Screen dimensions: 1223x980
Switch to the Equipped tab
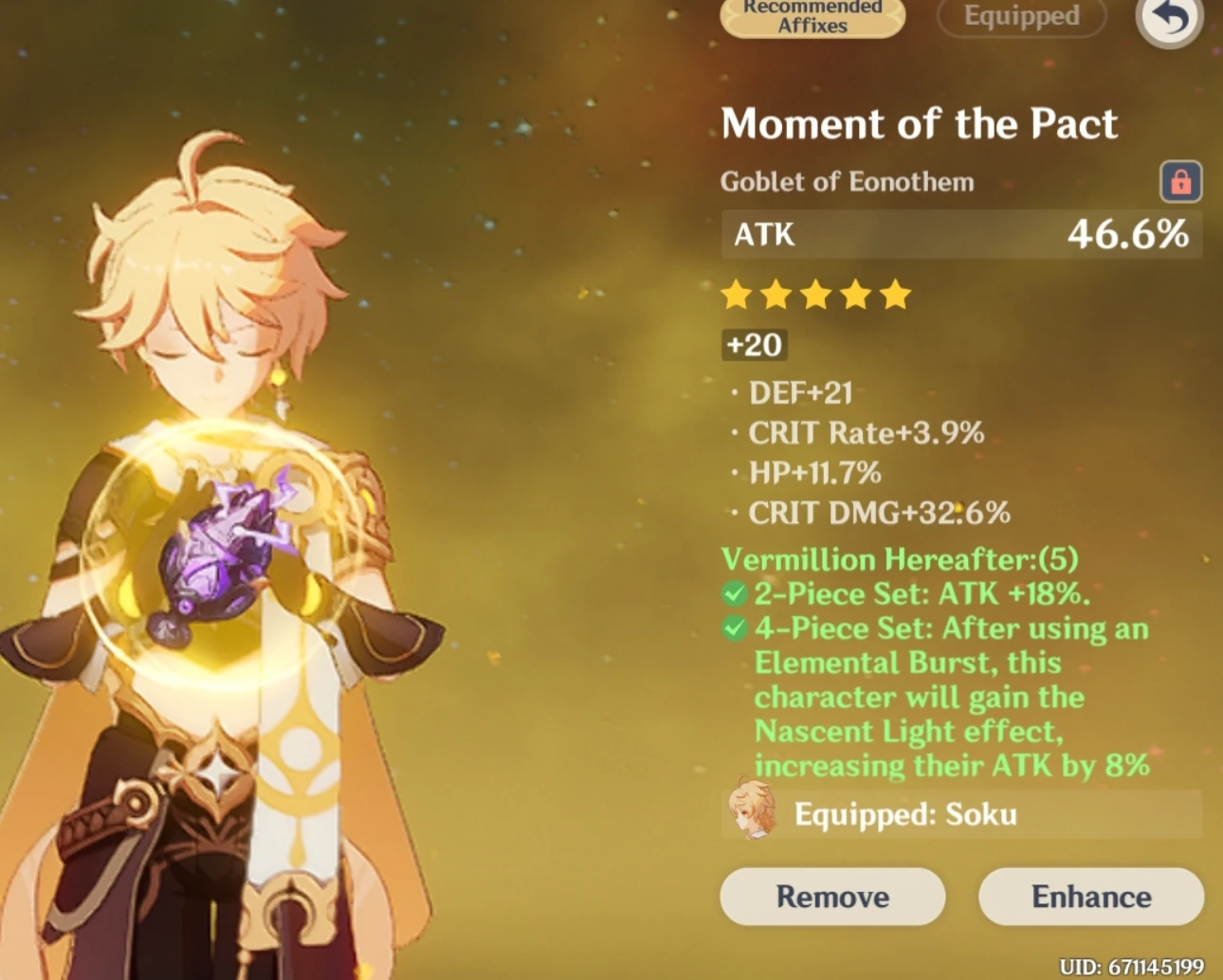(1020, 16)
